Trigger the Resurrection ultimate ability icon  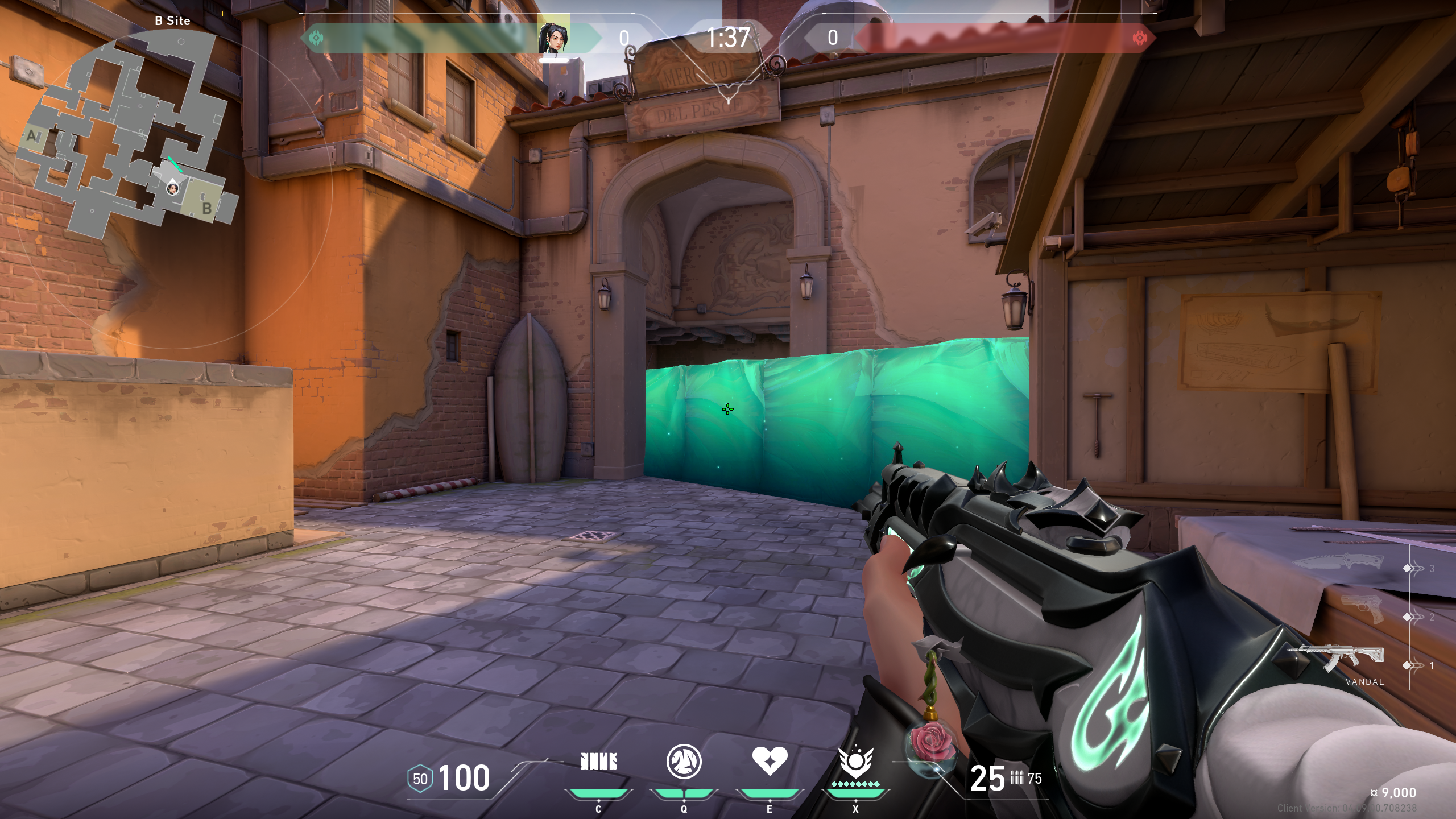pyautogui.click(x=855, y=763)
